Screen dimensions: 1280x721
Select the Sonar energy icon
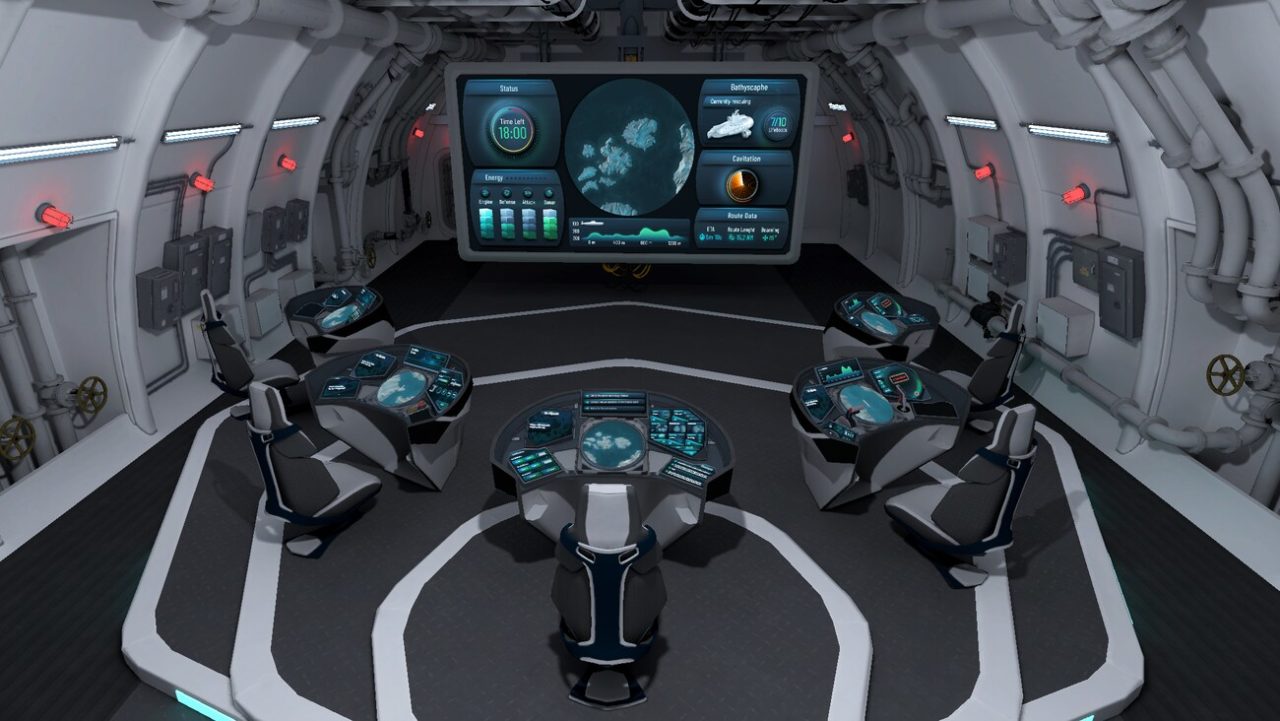tap(547, 192)
